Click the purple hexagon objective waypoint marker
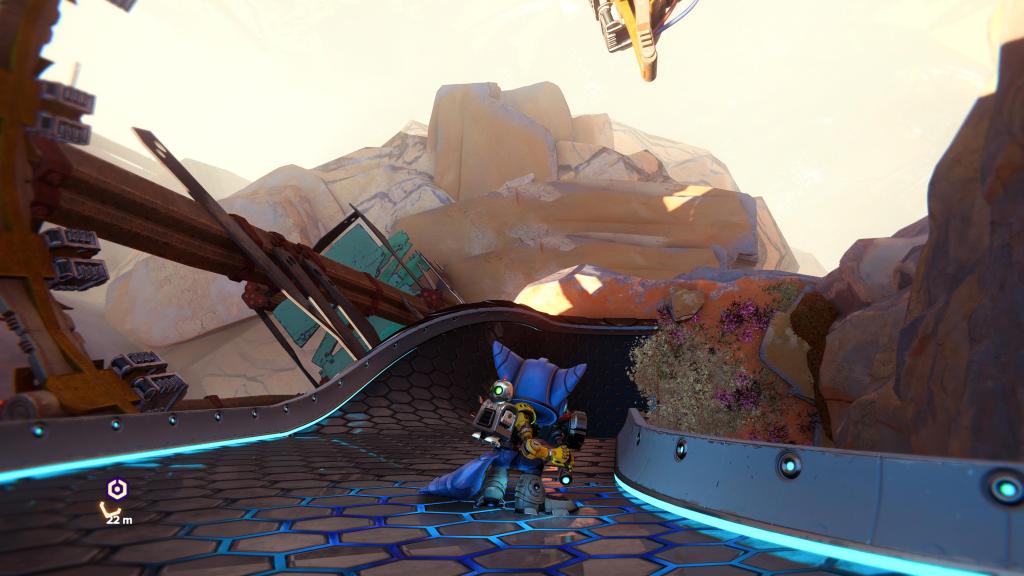Image resolution: width=1024 pixels, height=576 pixels. coord(117,489)
